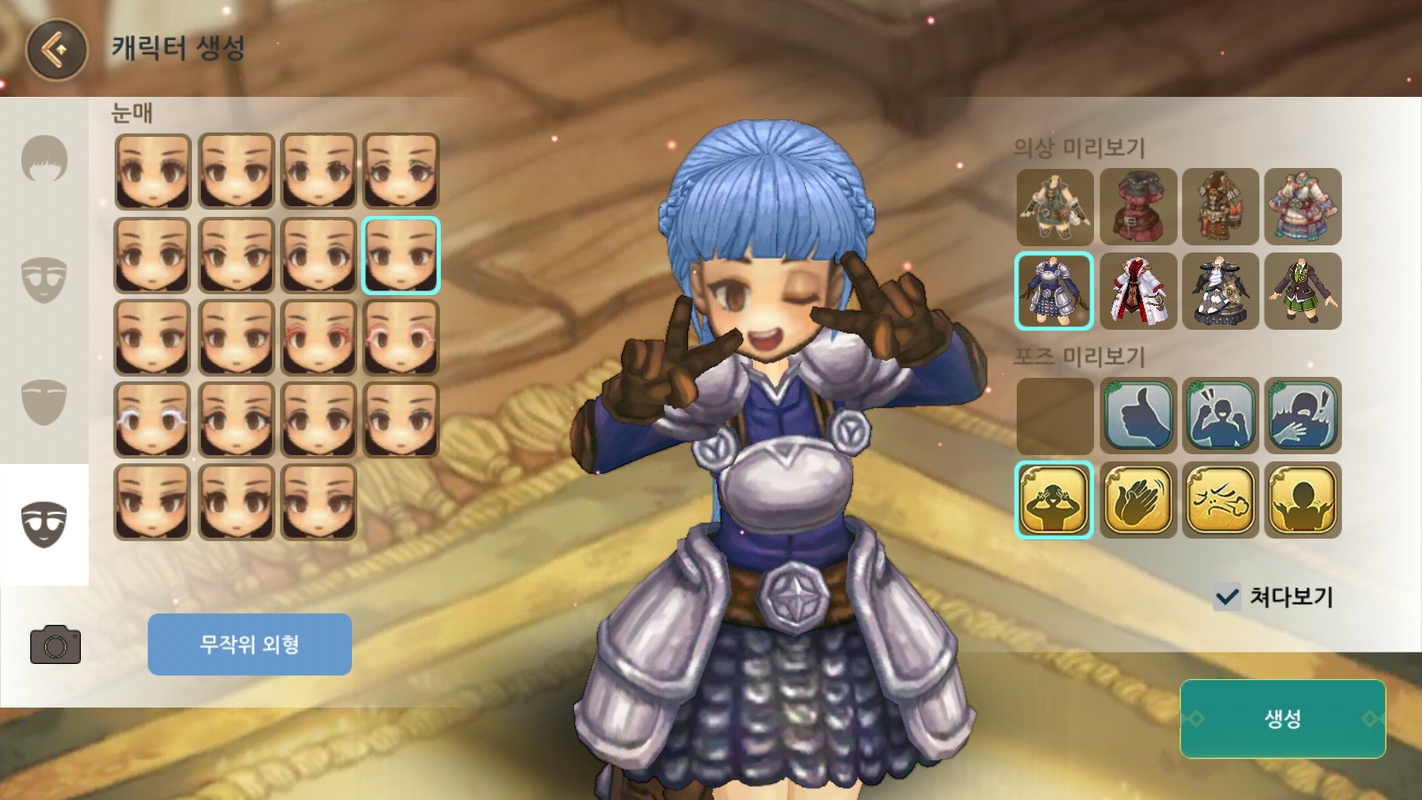1422x800 pixels.
Task: Choose the empty pose slot
Action: pyautogui.click(x=1055, y=415)
